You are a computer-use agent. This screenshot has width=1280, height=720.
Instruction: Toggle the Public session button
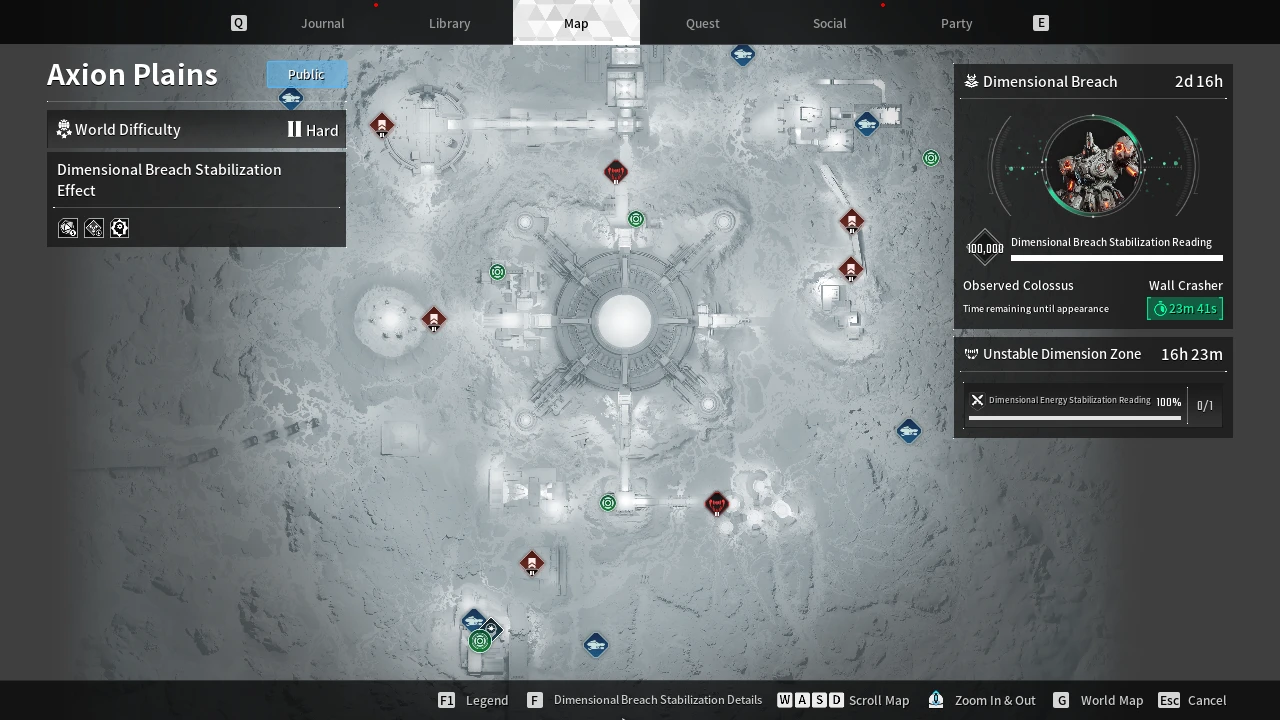tap(306, 74)
